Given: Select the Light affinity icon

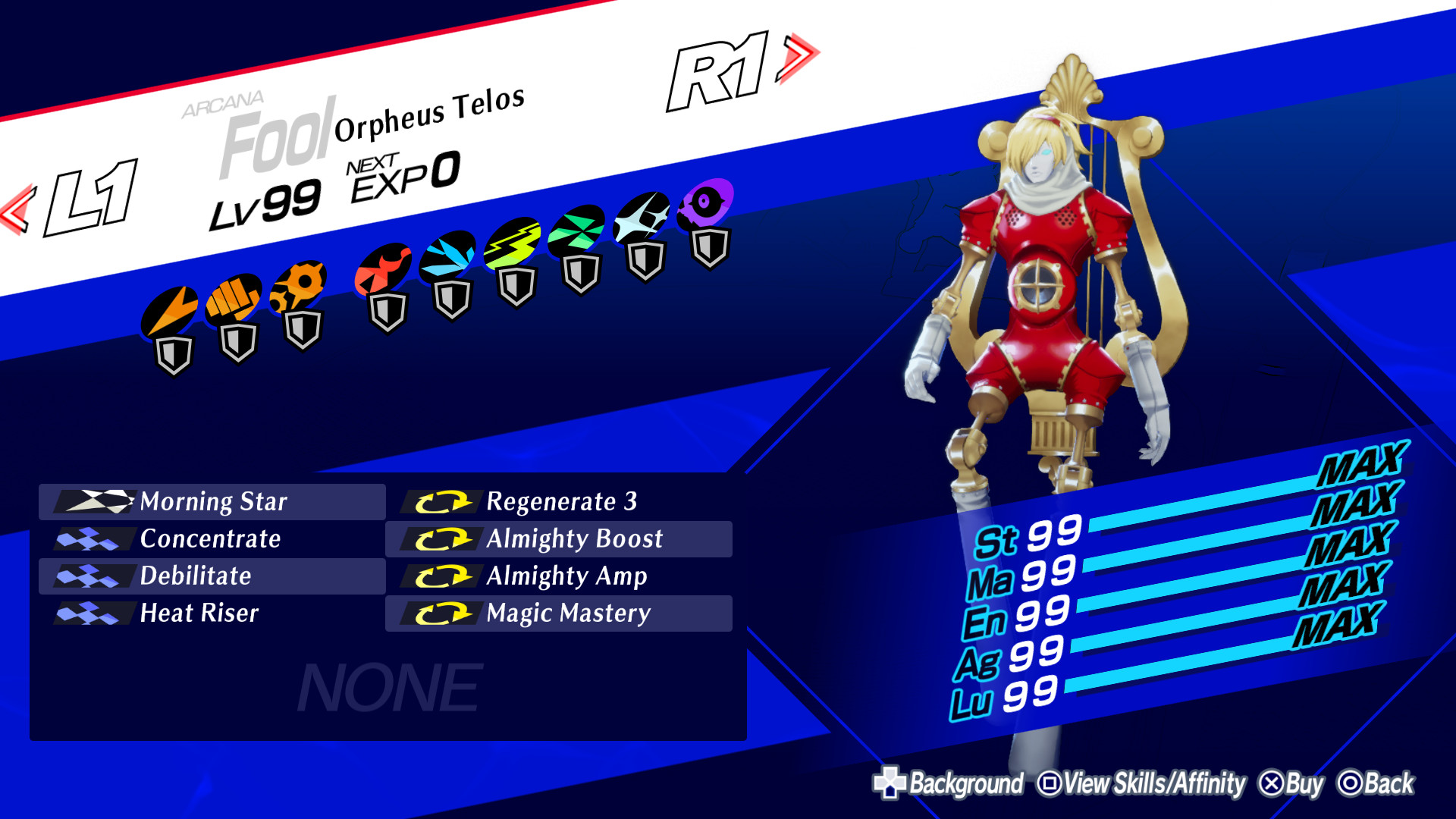Looking at the screenshot, I should [642, 218].
